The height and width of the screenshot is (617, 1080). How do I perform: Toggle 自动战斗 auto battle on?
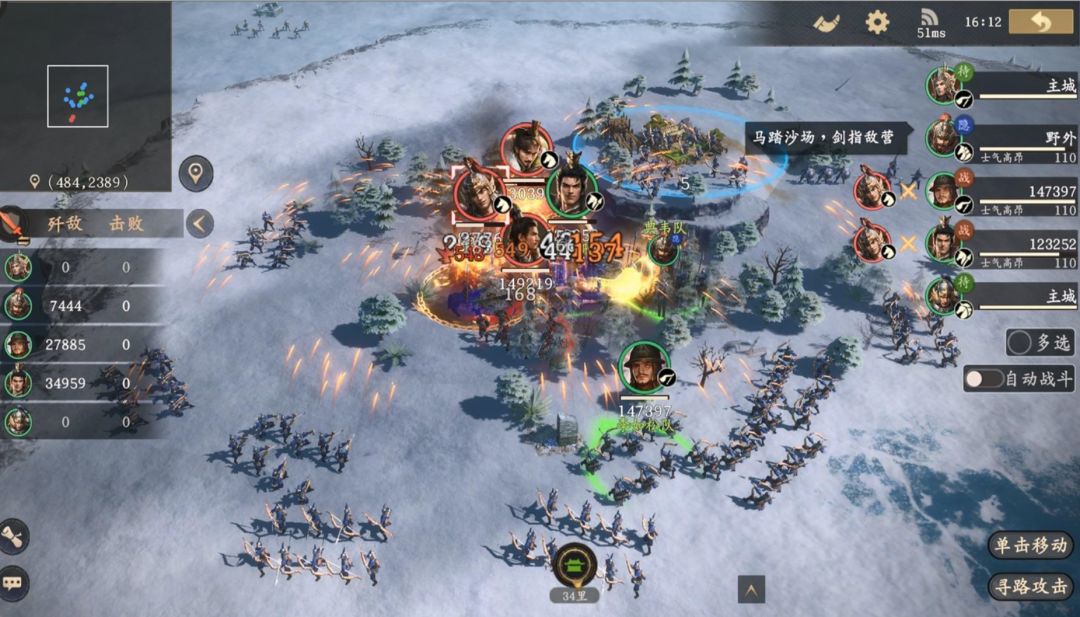pyautogui.click(x=984, y=379)
